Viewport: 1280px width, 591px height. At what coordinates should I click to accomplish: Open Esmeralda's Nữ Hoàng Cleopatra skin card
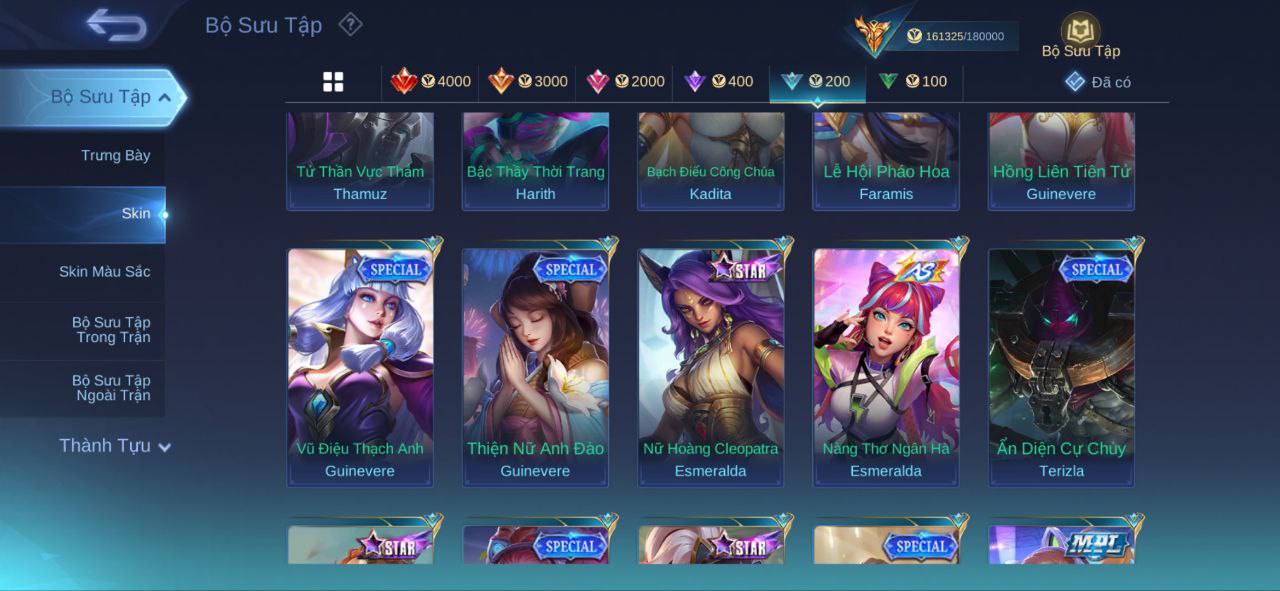[x=711, y=365]
